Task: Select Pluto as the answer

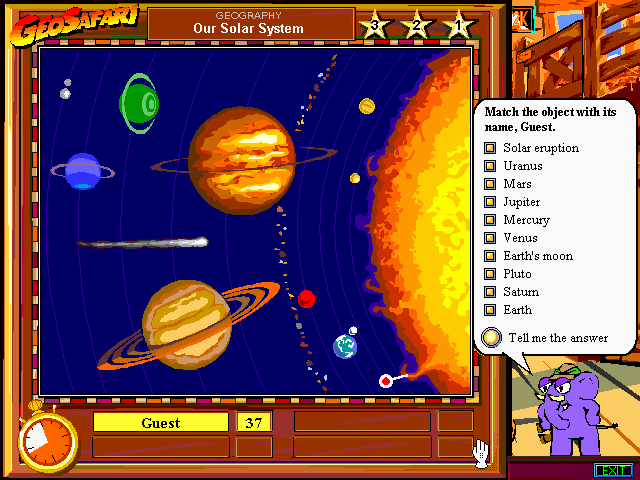Action: [x=490, y=274]
